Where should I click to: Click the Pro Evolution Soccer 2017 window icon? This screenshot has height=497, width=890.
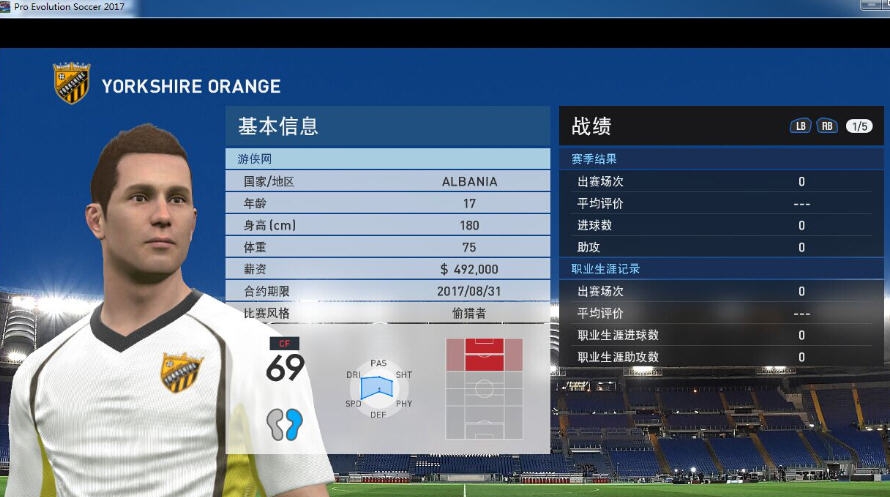[6, 7]
